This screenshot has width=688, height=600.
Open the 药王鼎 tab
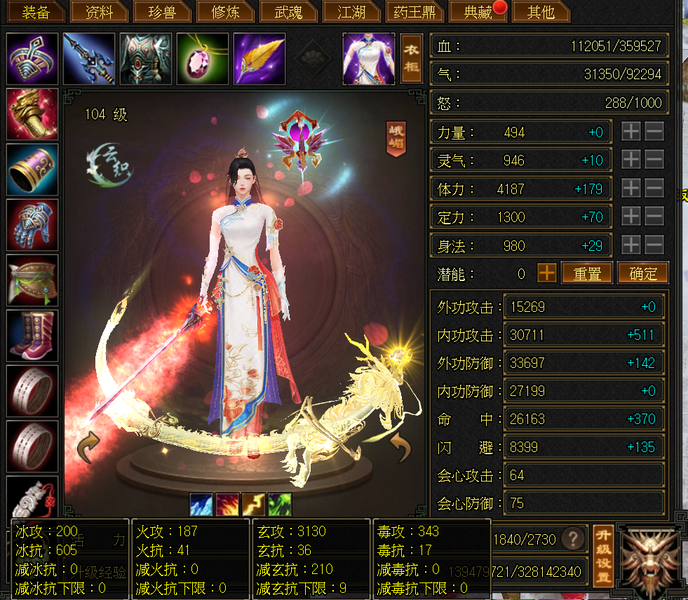coord(413,13)
